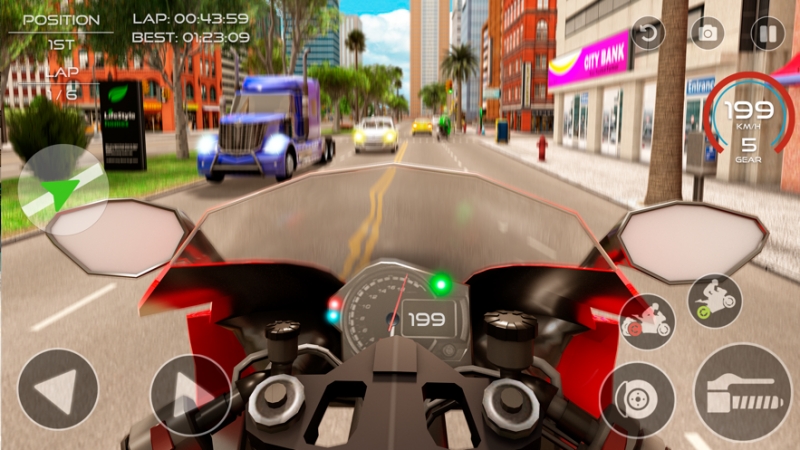Pause the race

(768, 33)
